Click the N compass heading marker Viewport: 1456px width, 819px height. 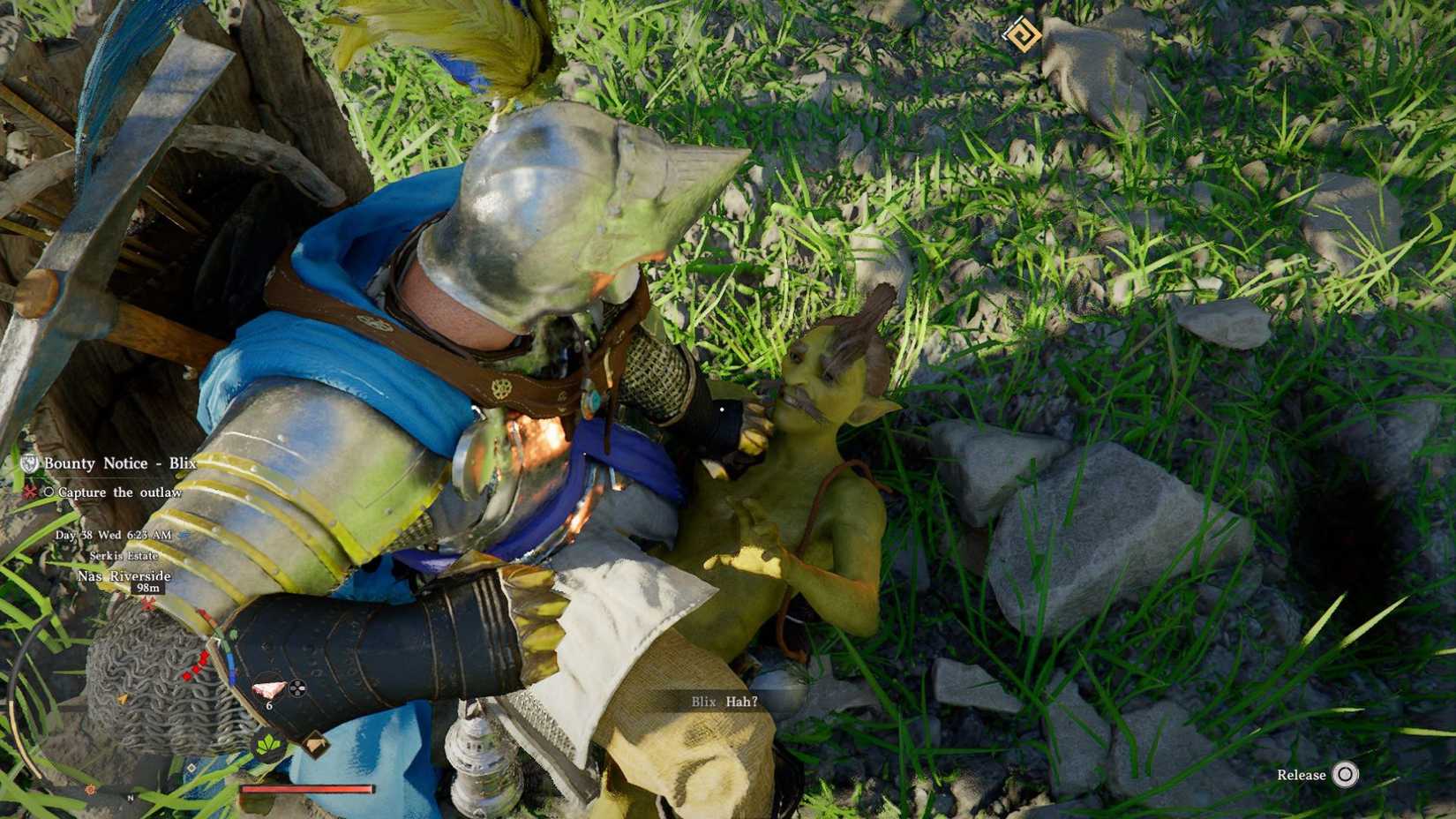coord(131,798)
